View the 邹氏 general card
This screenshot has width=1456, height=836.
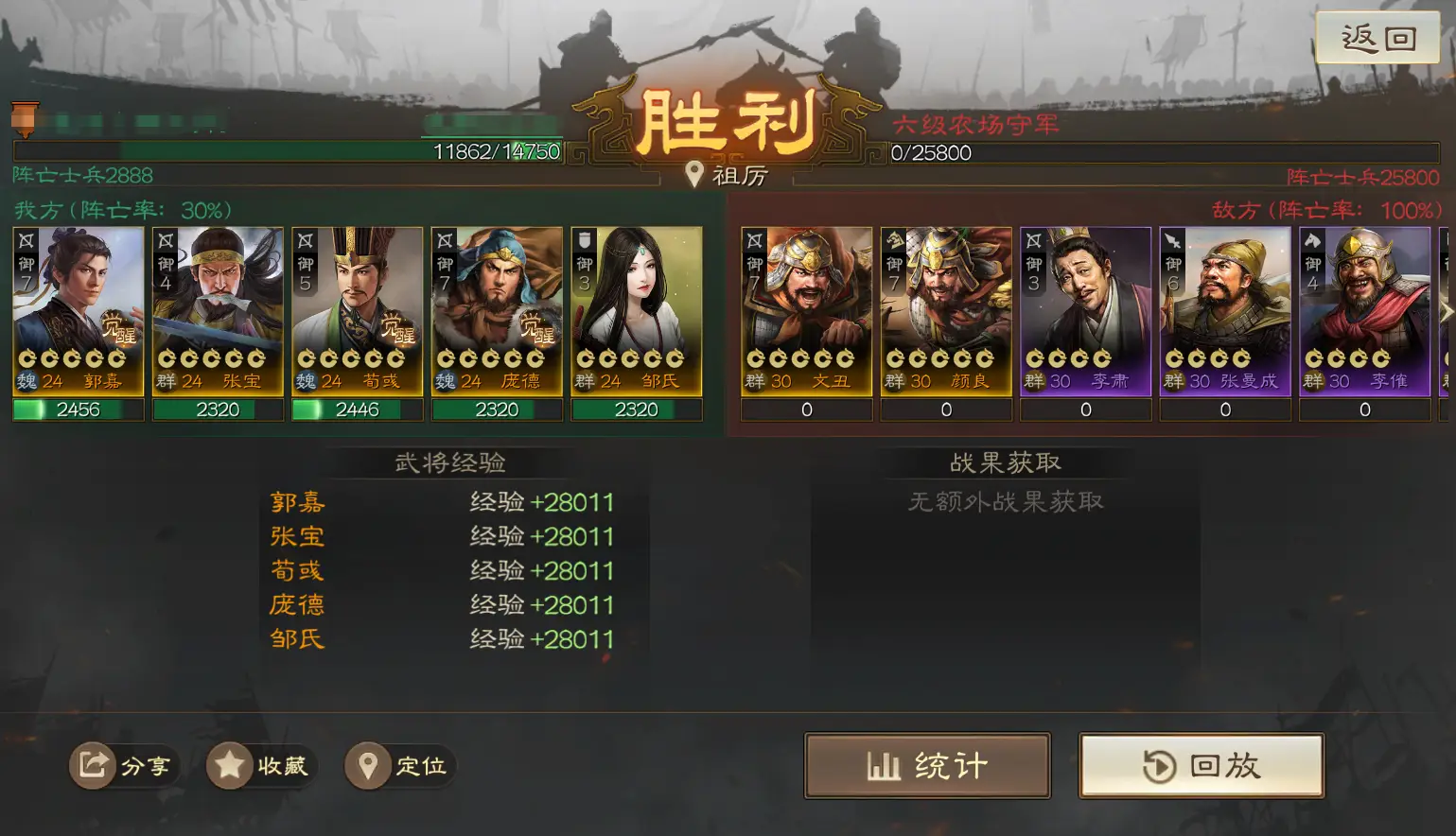[637, 311]
